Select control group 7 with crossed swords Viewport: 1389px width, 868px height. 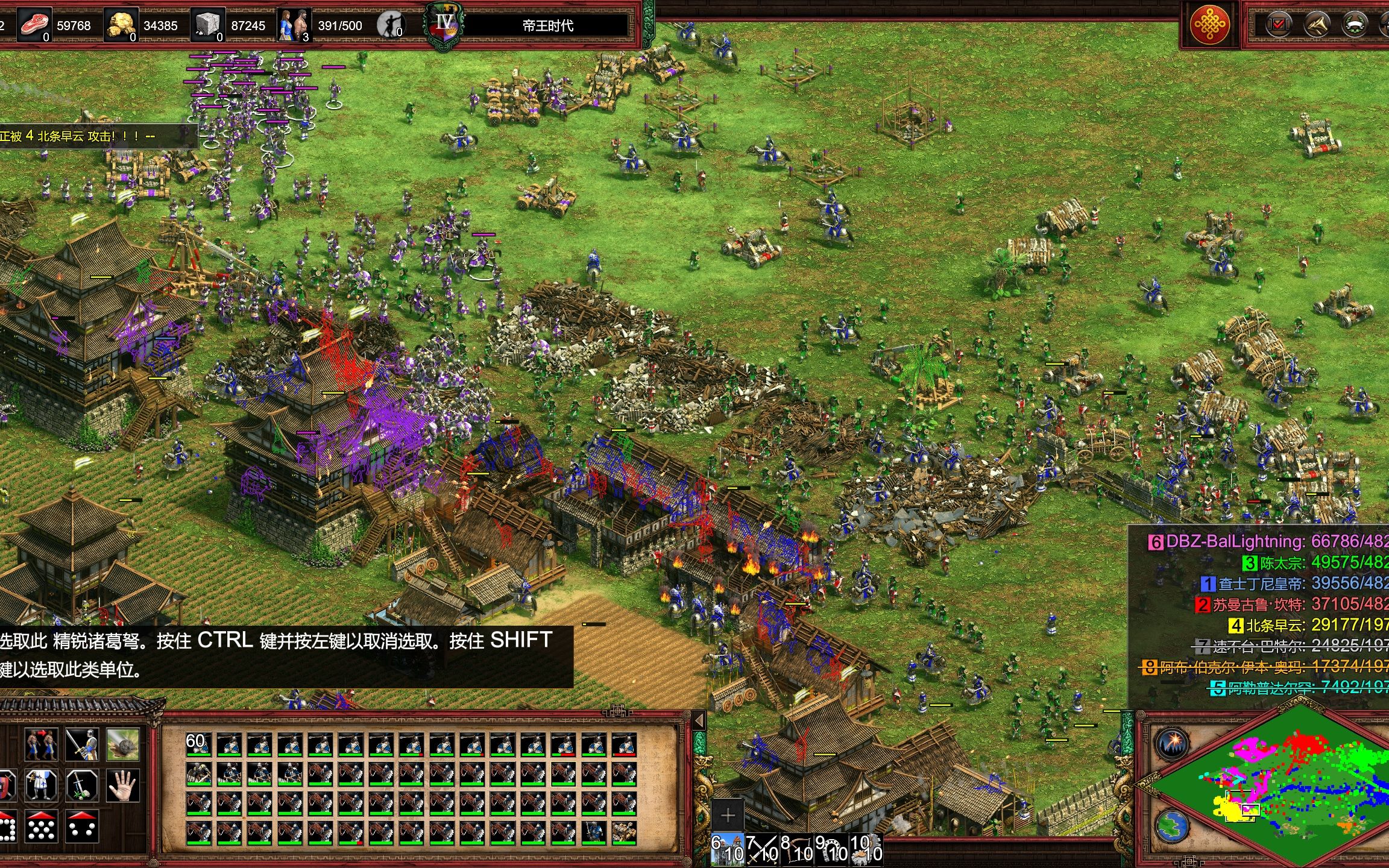point(762,849)
